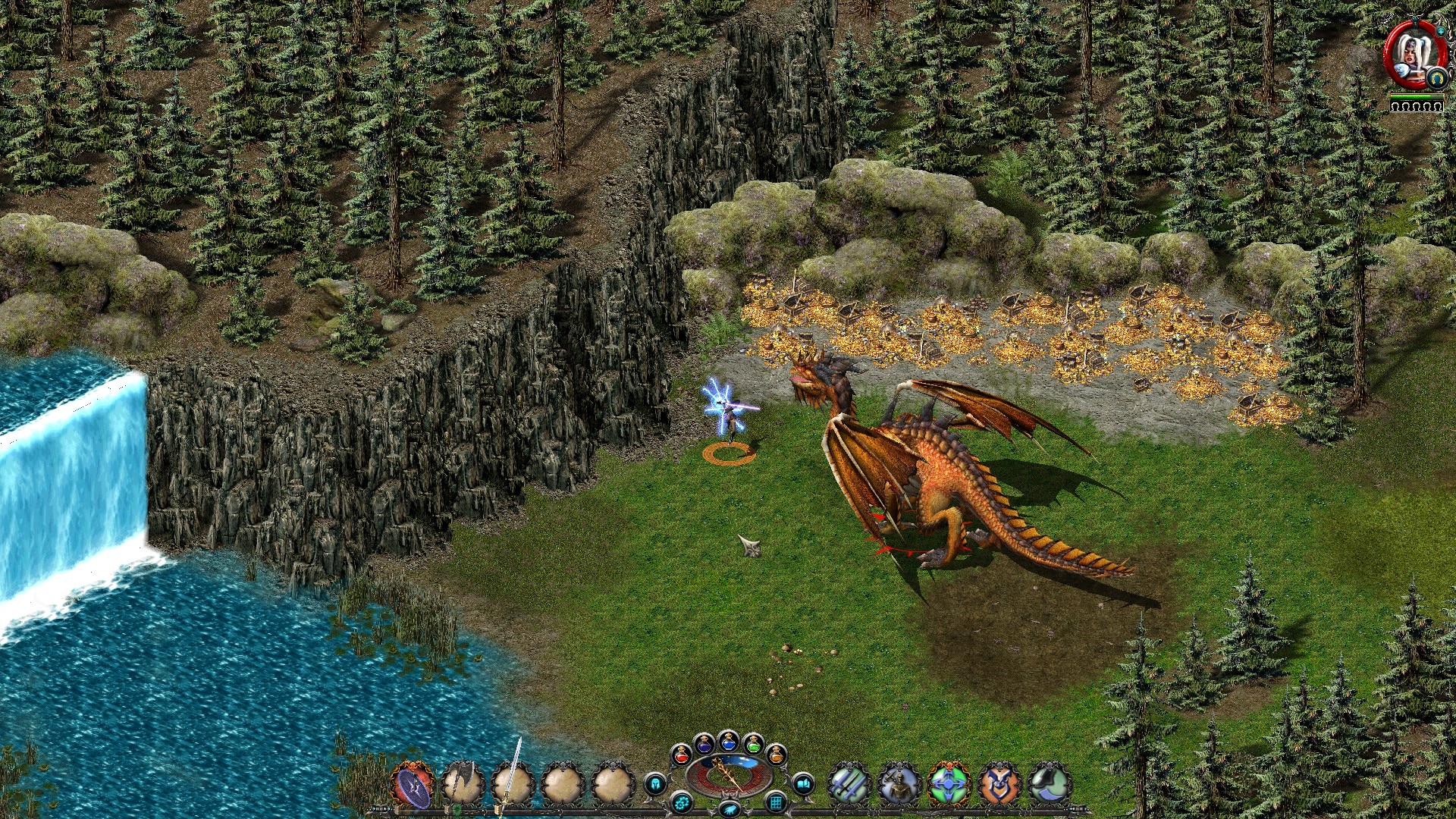Screen dimensions: 1456x819
Task: Use the orange potion
Action: coord(776,755)
